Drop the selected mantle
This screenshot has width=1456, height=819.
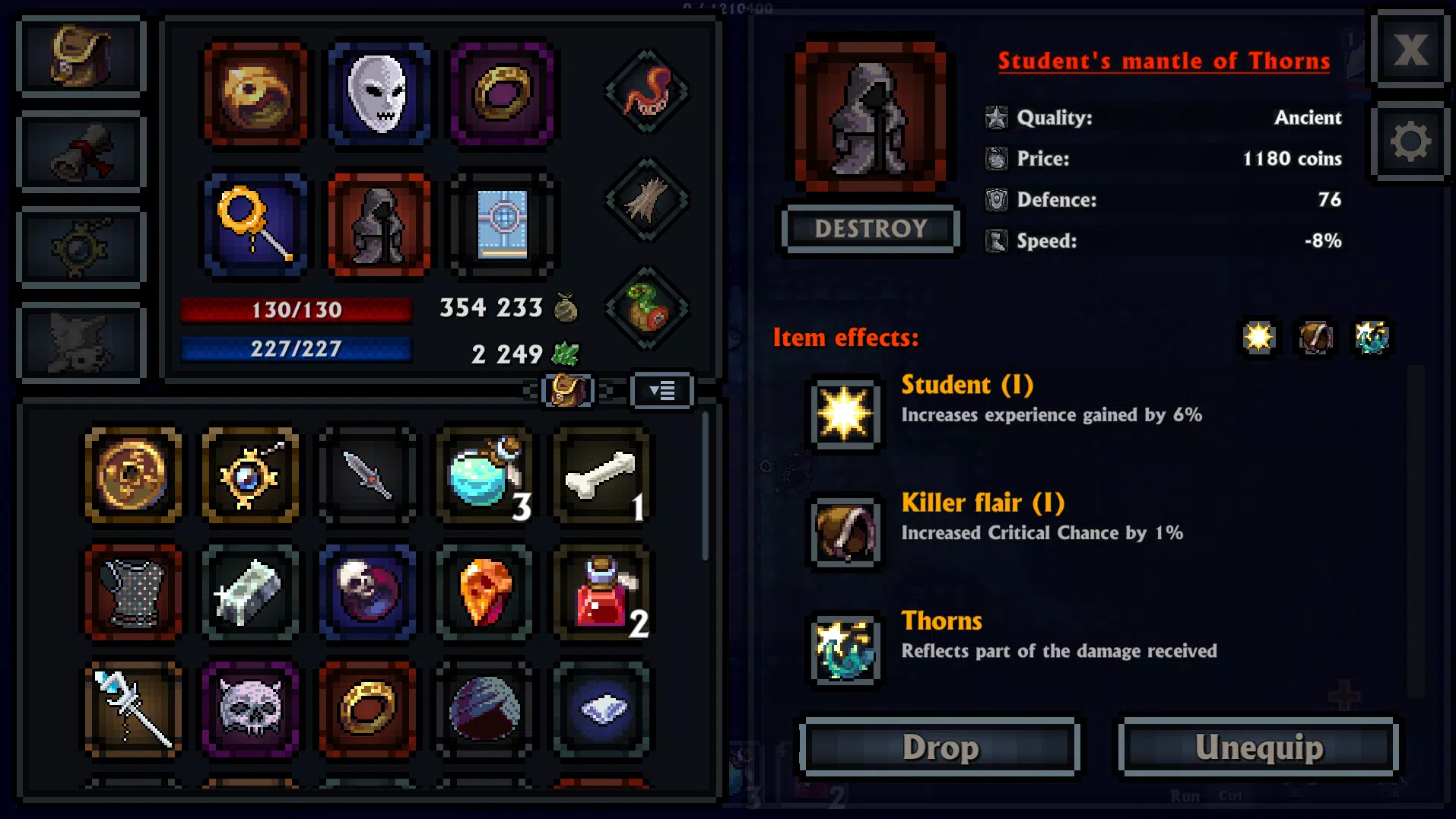click(x=940, y=748)
